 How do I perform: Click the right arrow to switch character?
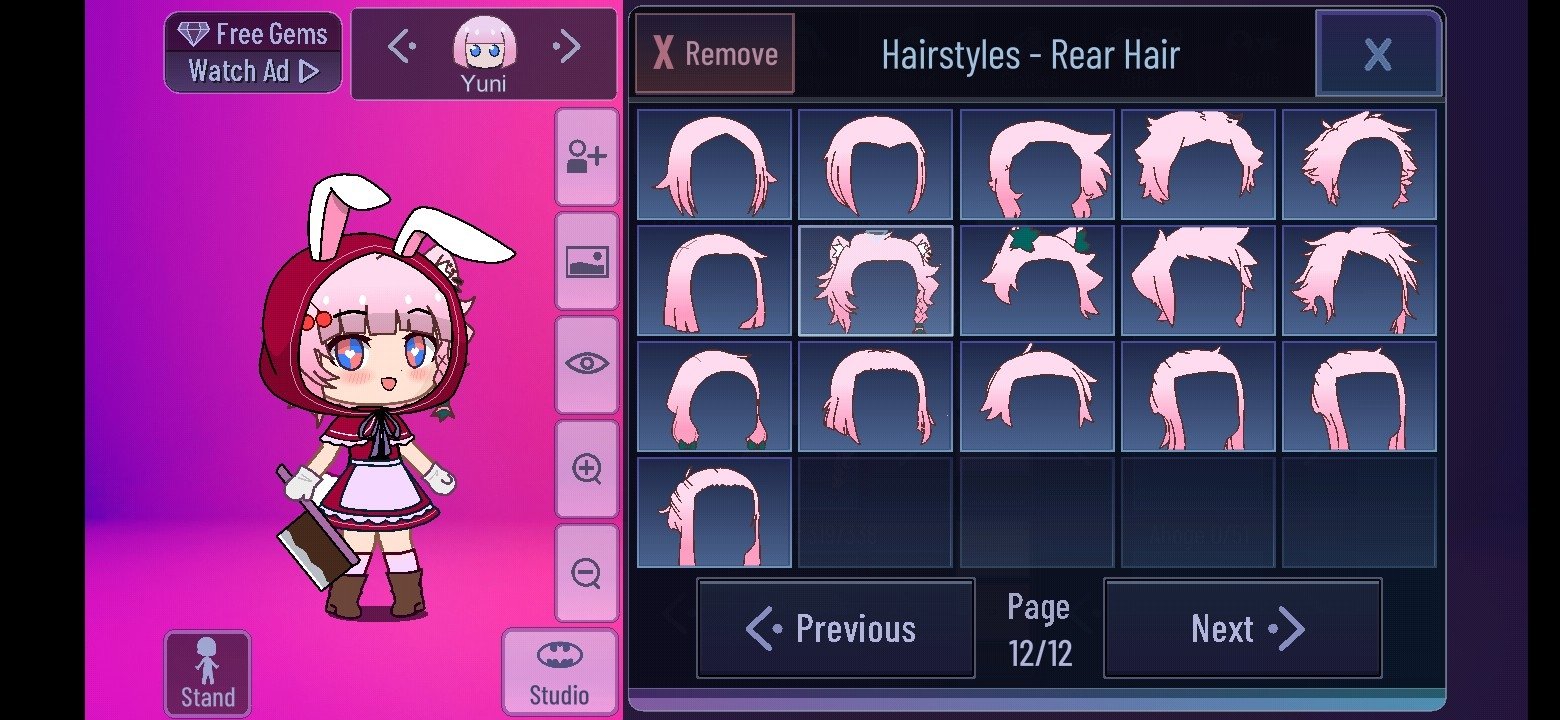[x=567, y=46]
